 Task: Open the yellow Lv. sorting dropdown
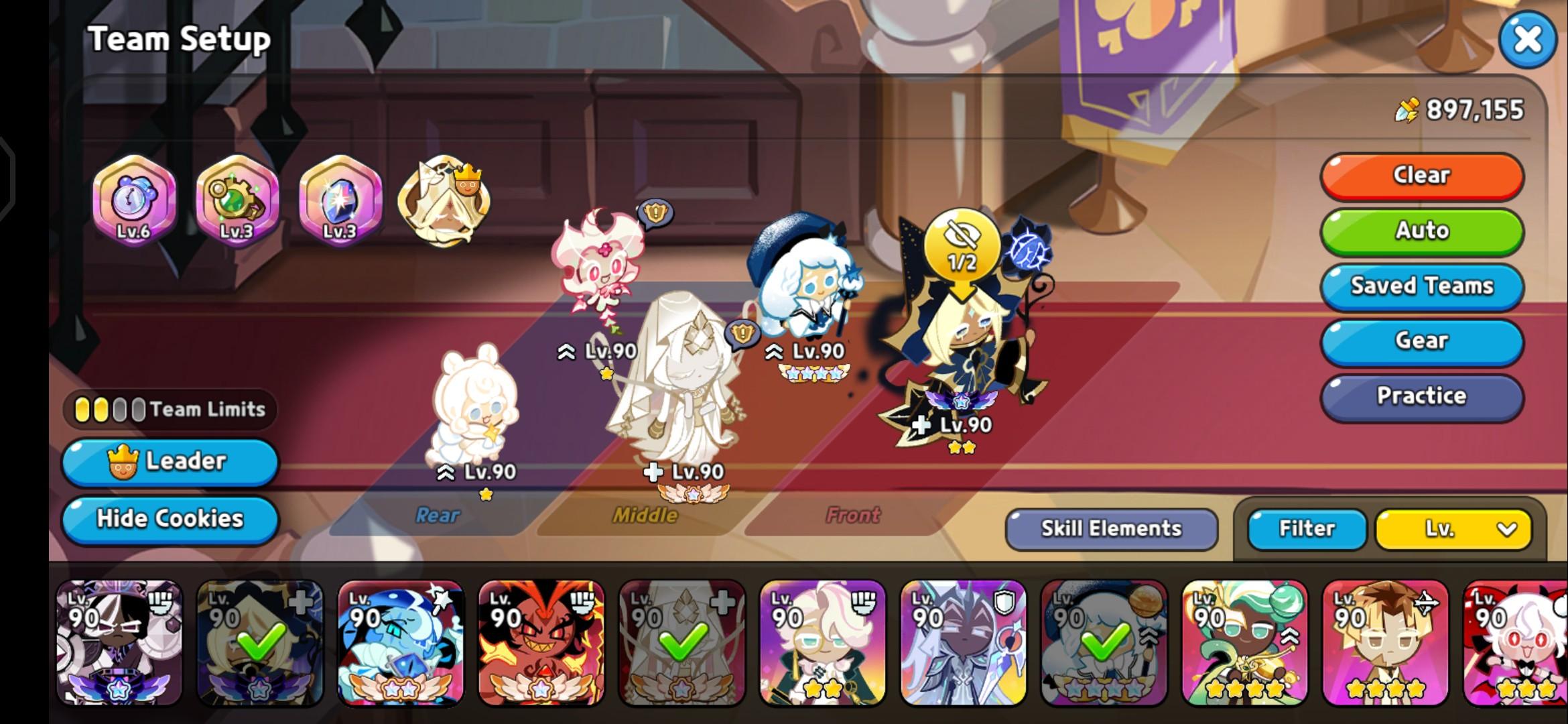pos(1453,529)
